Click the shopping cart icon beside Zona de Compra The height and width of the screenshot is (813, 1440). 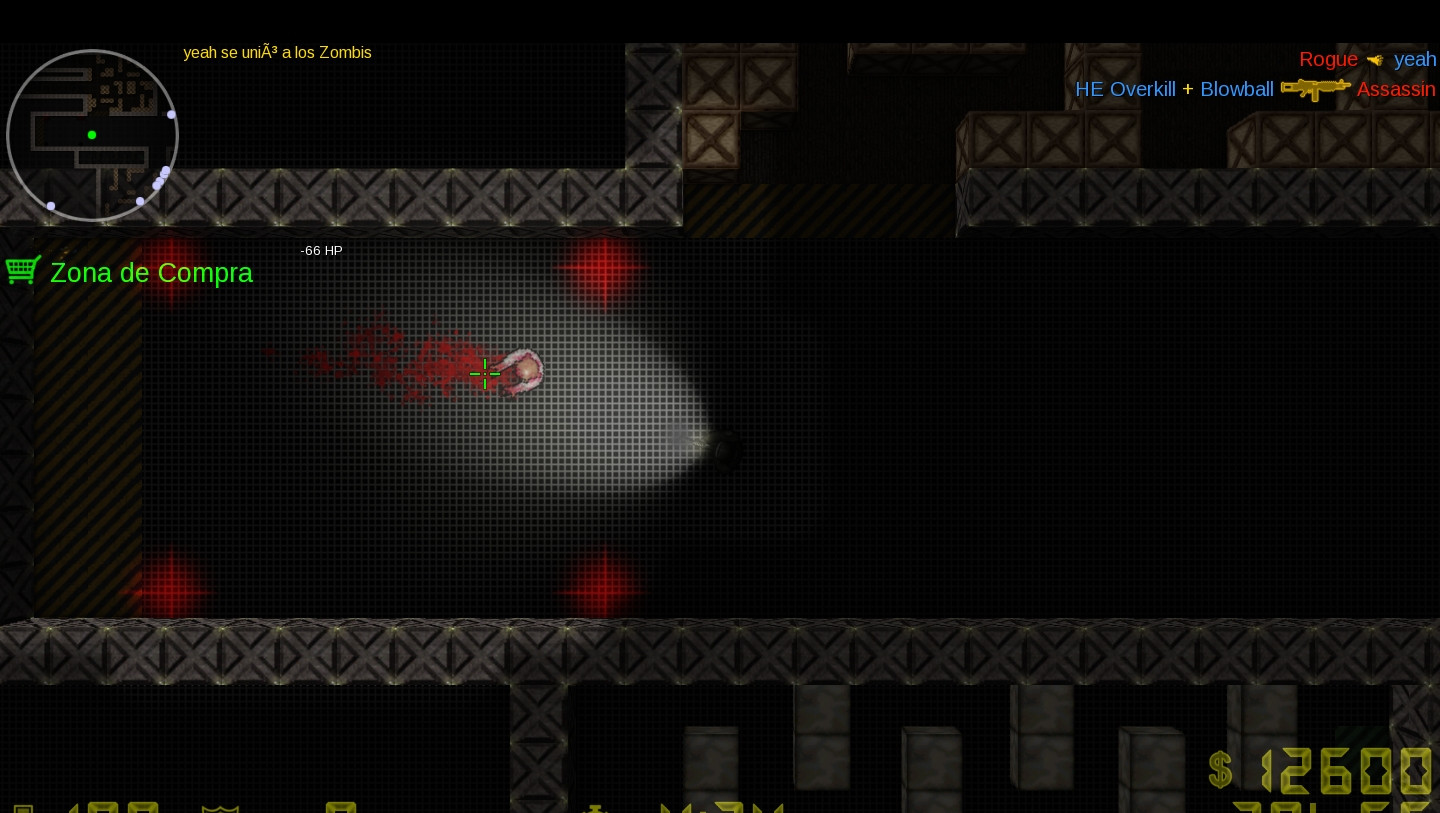pyautogui.click(x=22, y=269)
